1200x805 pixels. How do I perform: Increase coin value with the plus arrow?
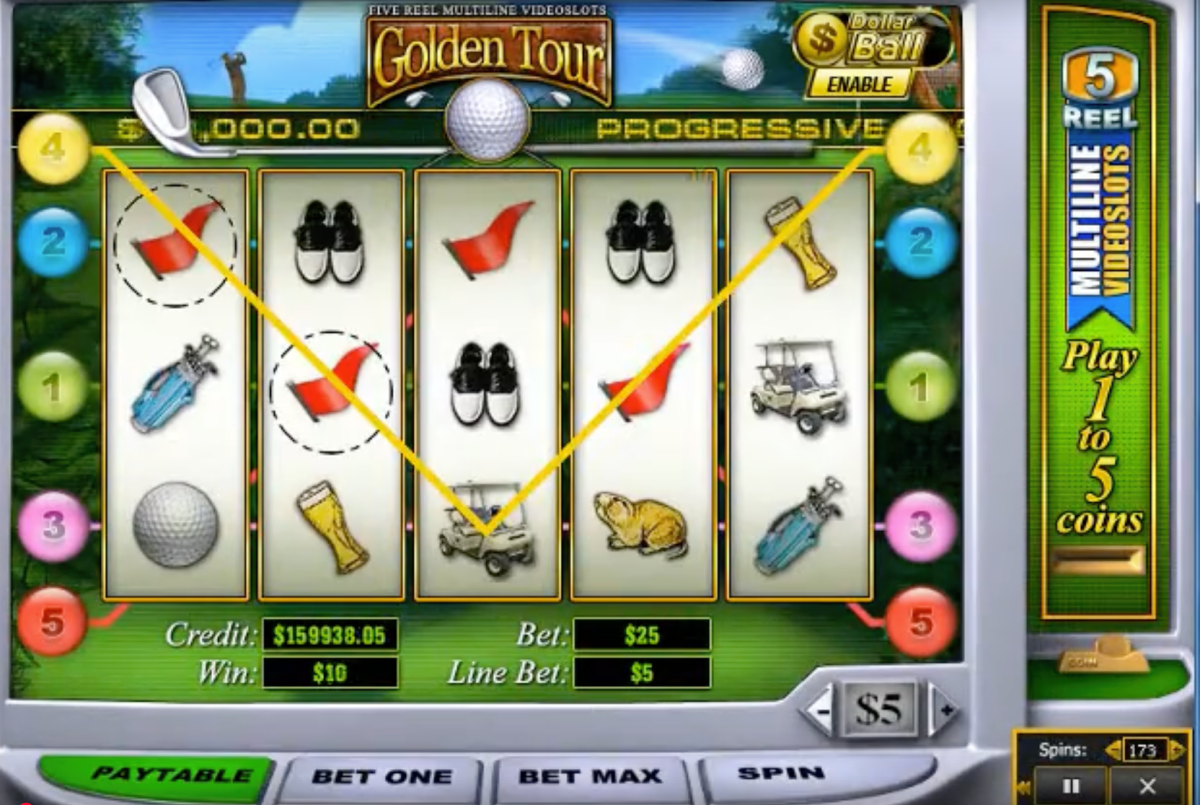pos(944,711)
